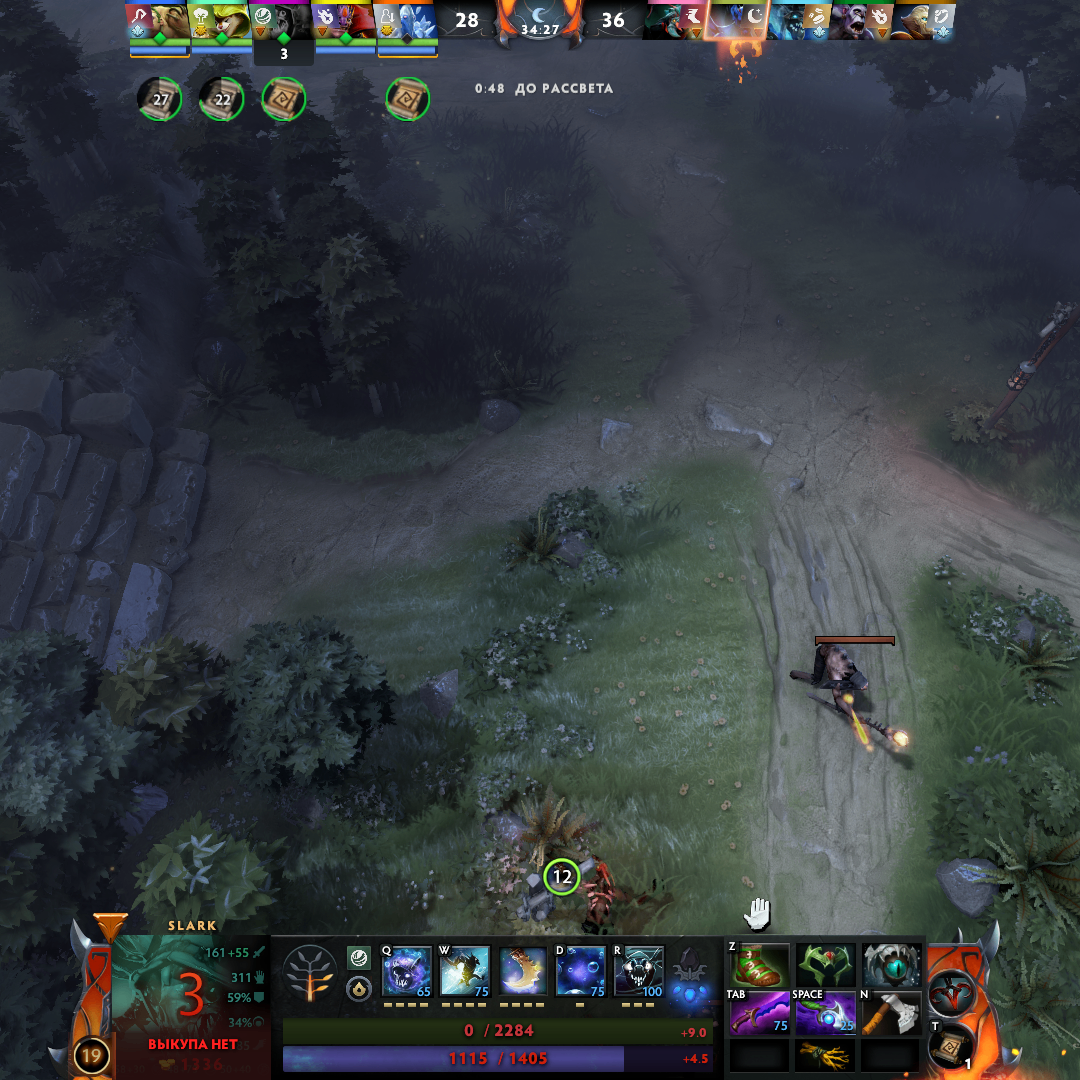Activate the item bound to SPACE
This screenshot has height=1080, width=1080.
tap(826, 1014)
